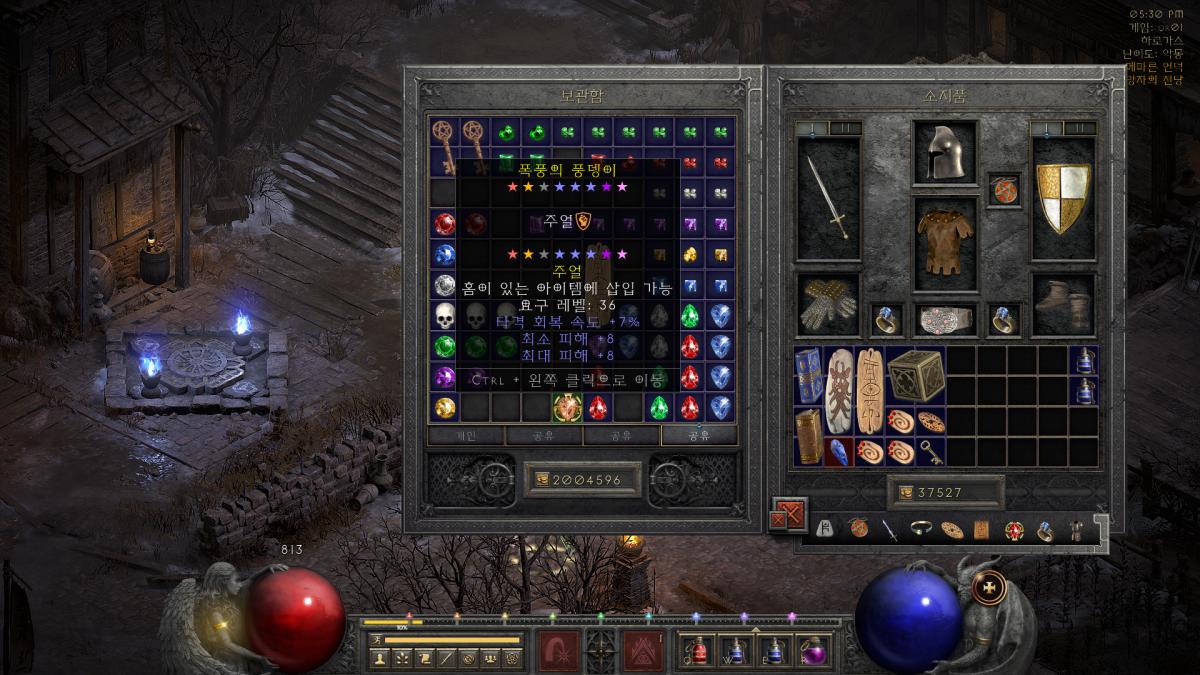Select the equipped boots slot

[x=1063, y=303]
